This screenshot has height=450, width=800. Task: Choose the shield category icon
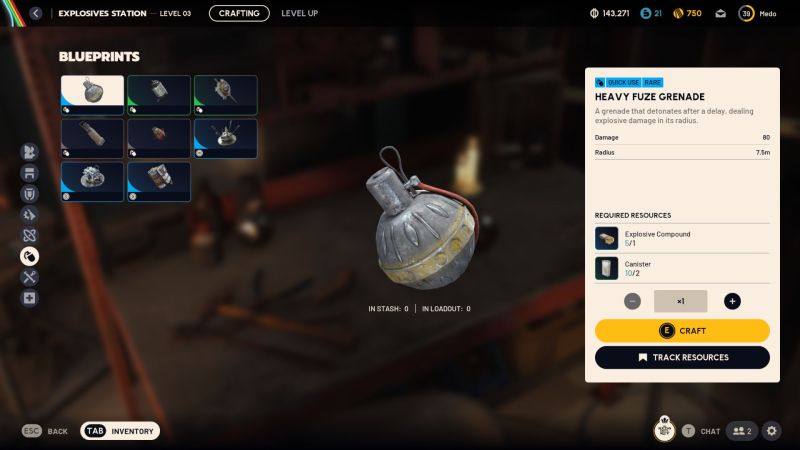29,193
